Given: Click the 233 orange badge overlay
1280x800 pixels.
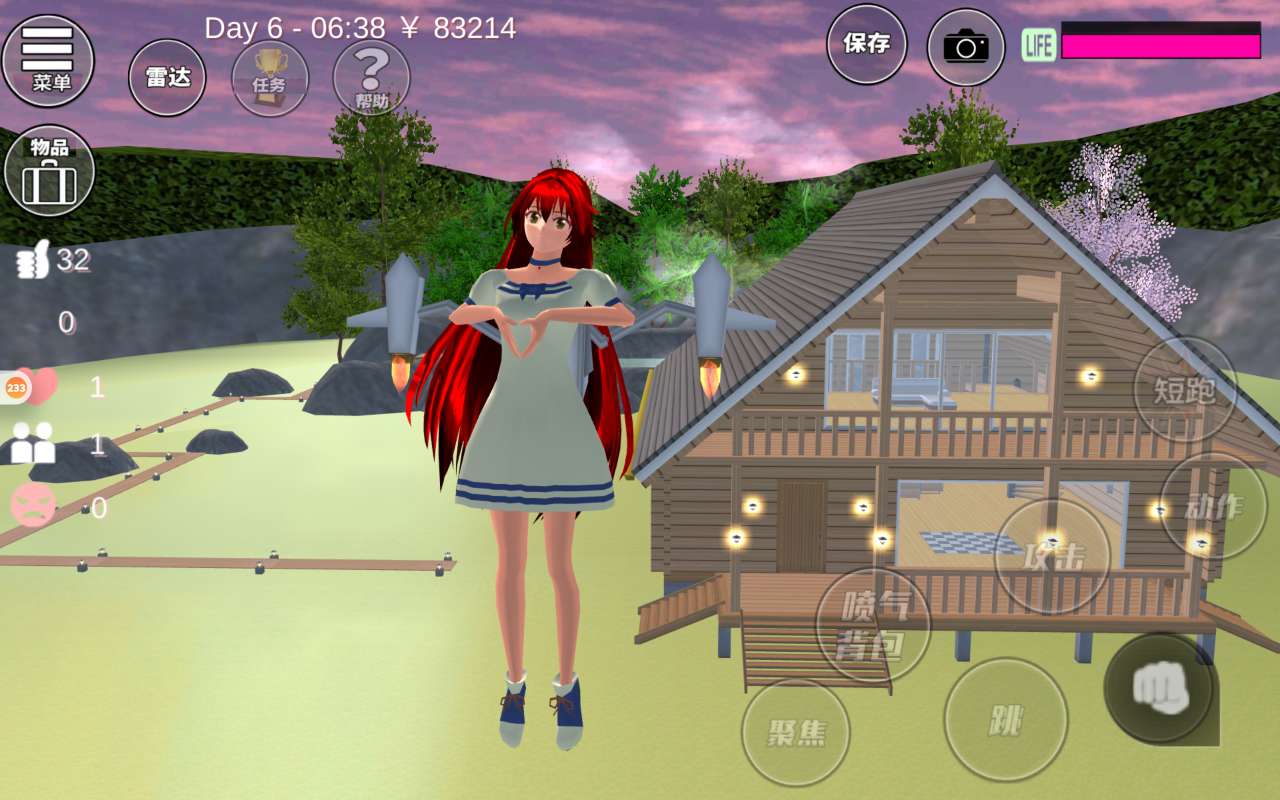Looking at the screenshot, I should 17,386.
